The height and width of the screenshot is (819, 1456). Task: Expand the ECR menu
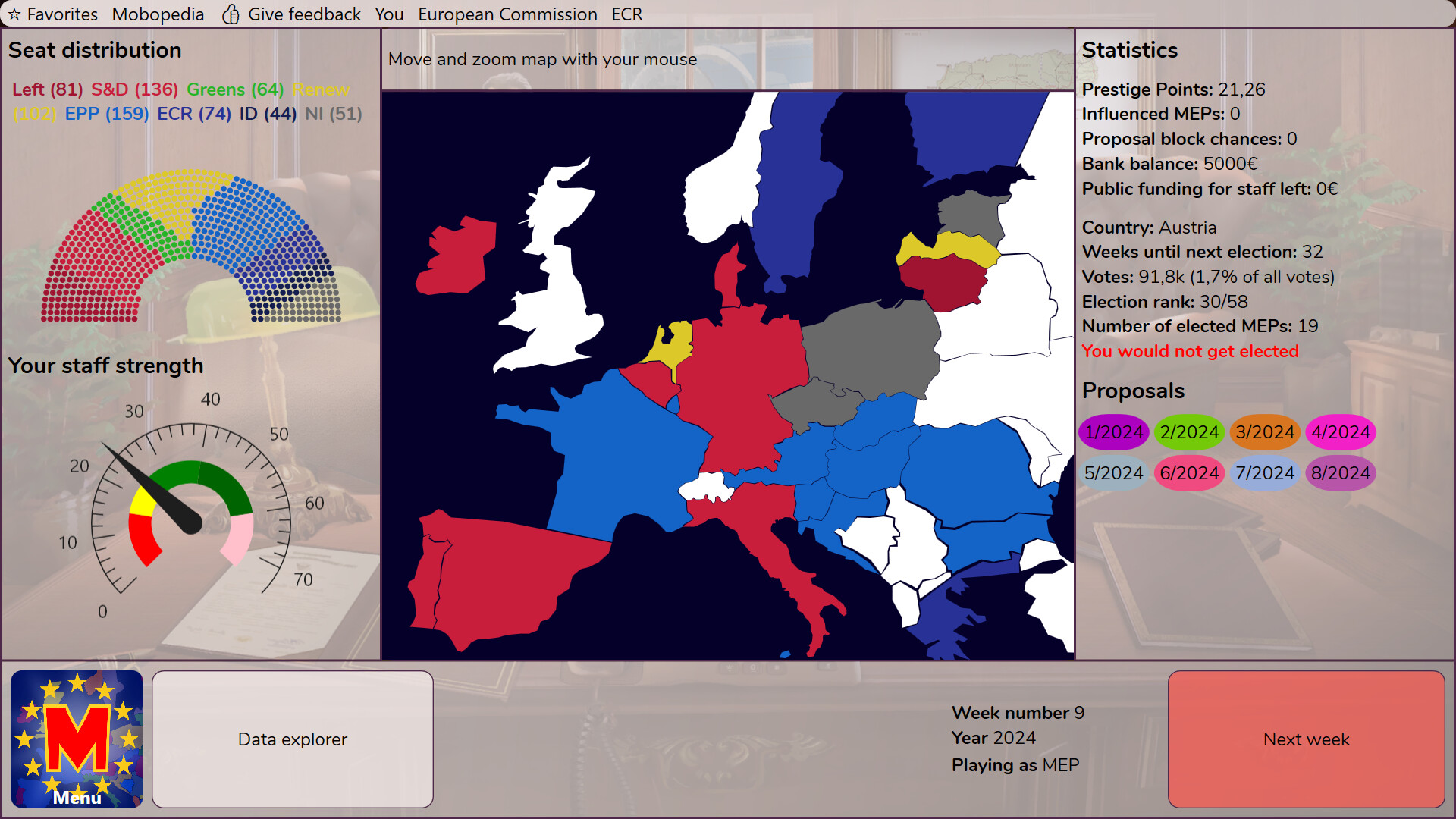[x=626, y=14]
